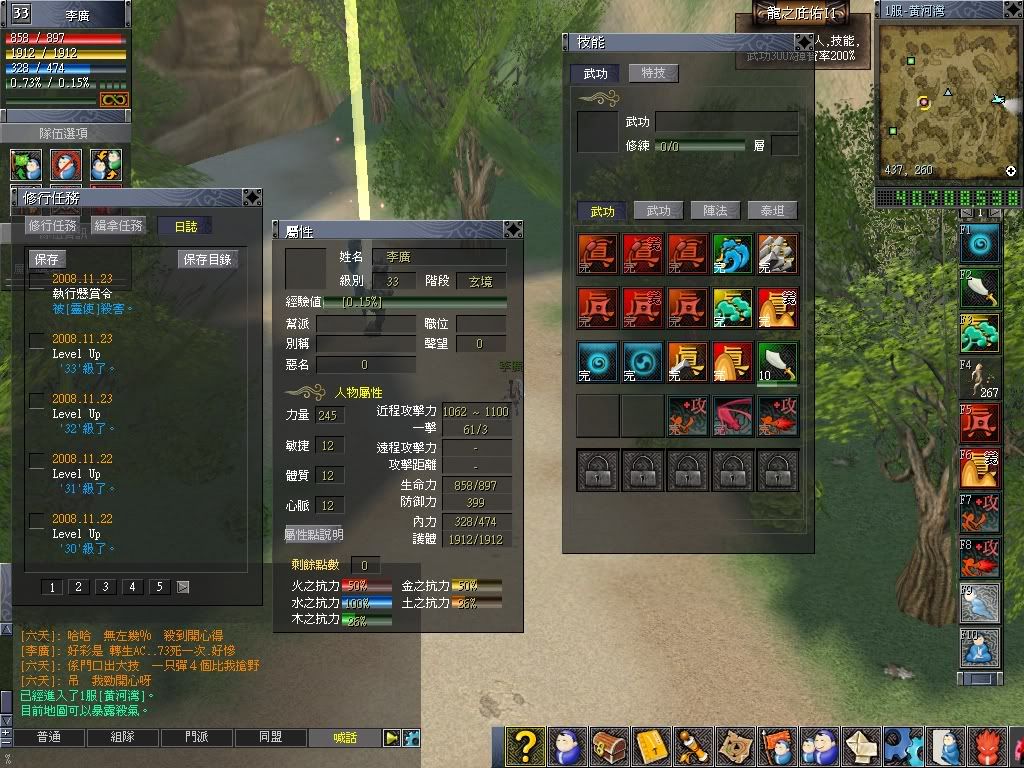The height and width of the screenshot is (768, 1024).
Task: Switch to the 特技 skills tab
Action: click(653, 73)
